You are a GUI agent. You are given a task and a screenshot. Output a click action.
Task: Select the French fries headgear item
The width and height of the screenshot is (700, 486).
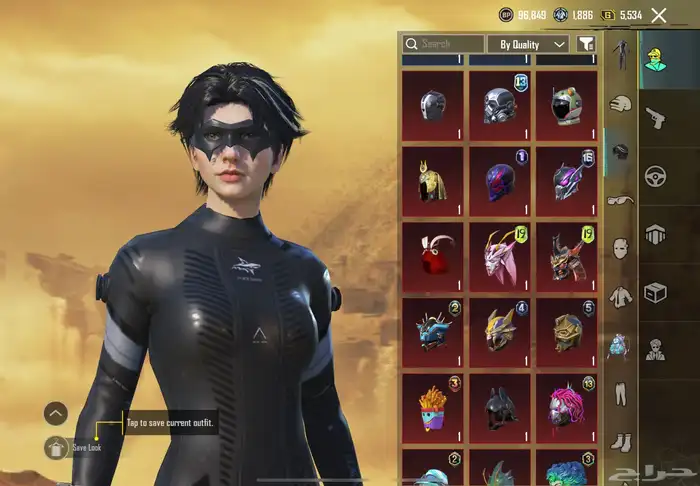pos(433,407)
